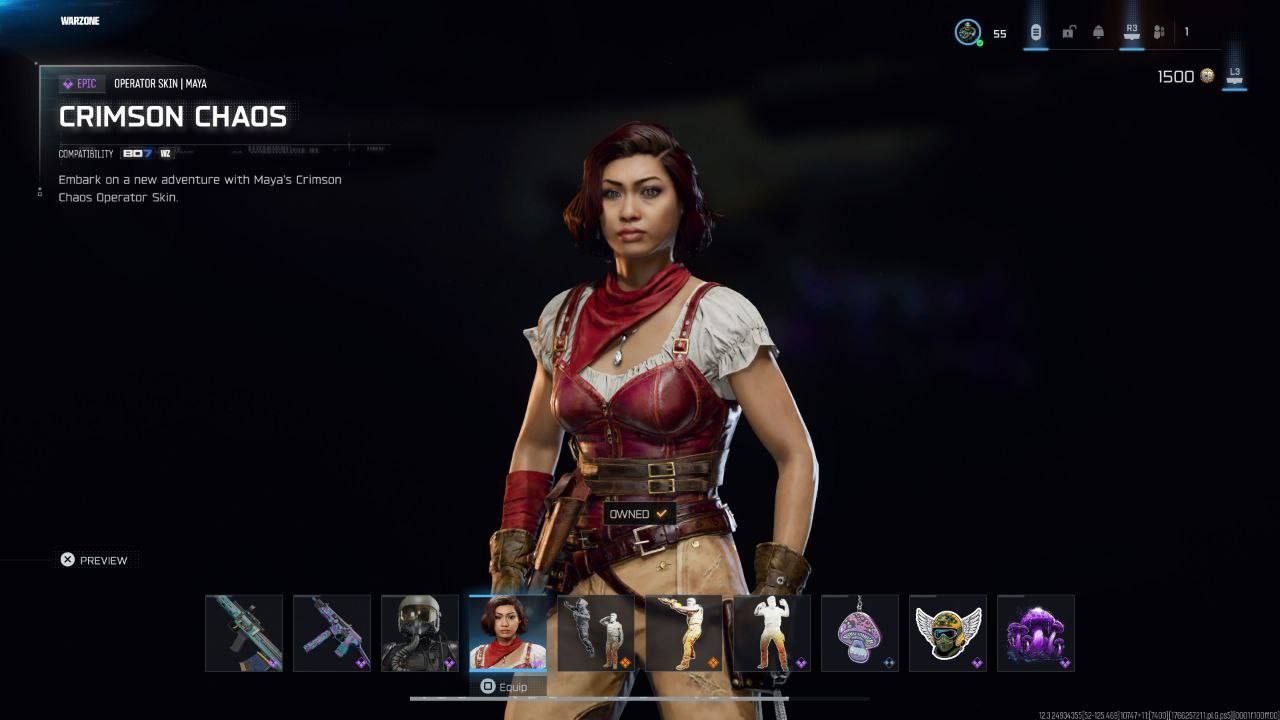Choose the glowing purple mushrooms thumbnail

point(1036,633)
